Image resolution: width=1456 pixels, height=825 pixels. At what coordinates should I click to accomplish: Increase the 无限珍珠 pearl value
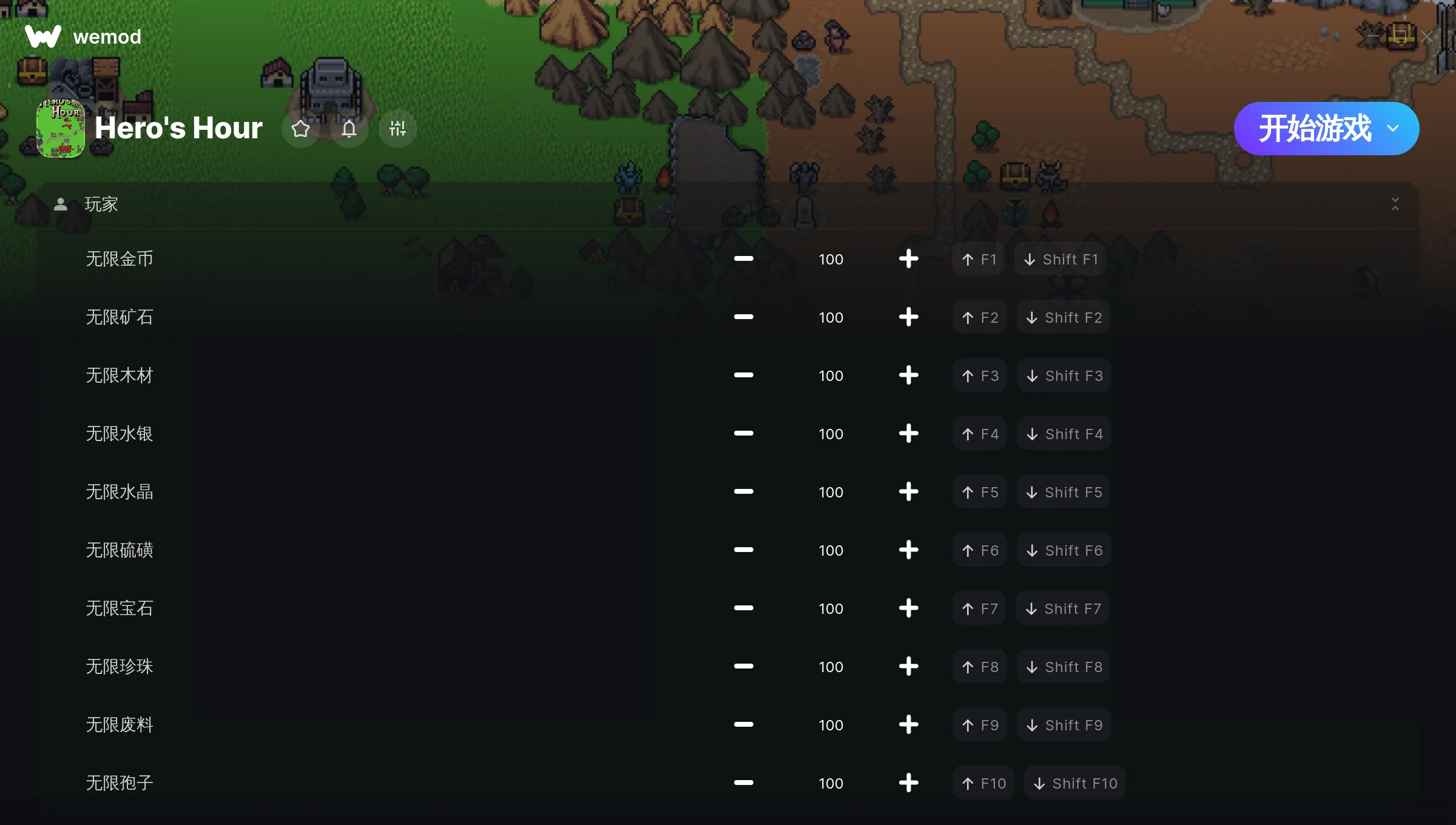908,667
